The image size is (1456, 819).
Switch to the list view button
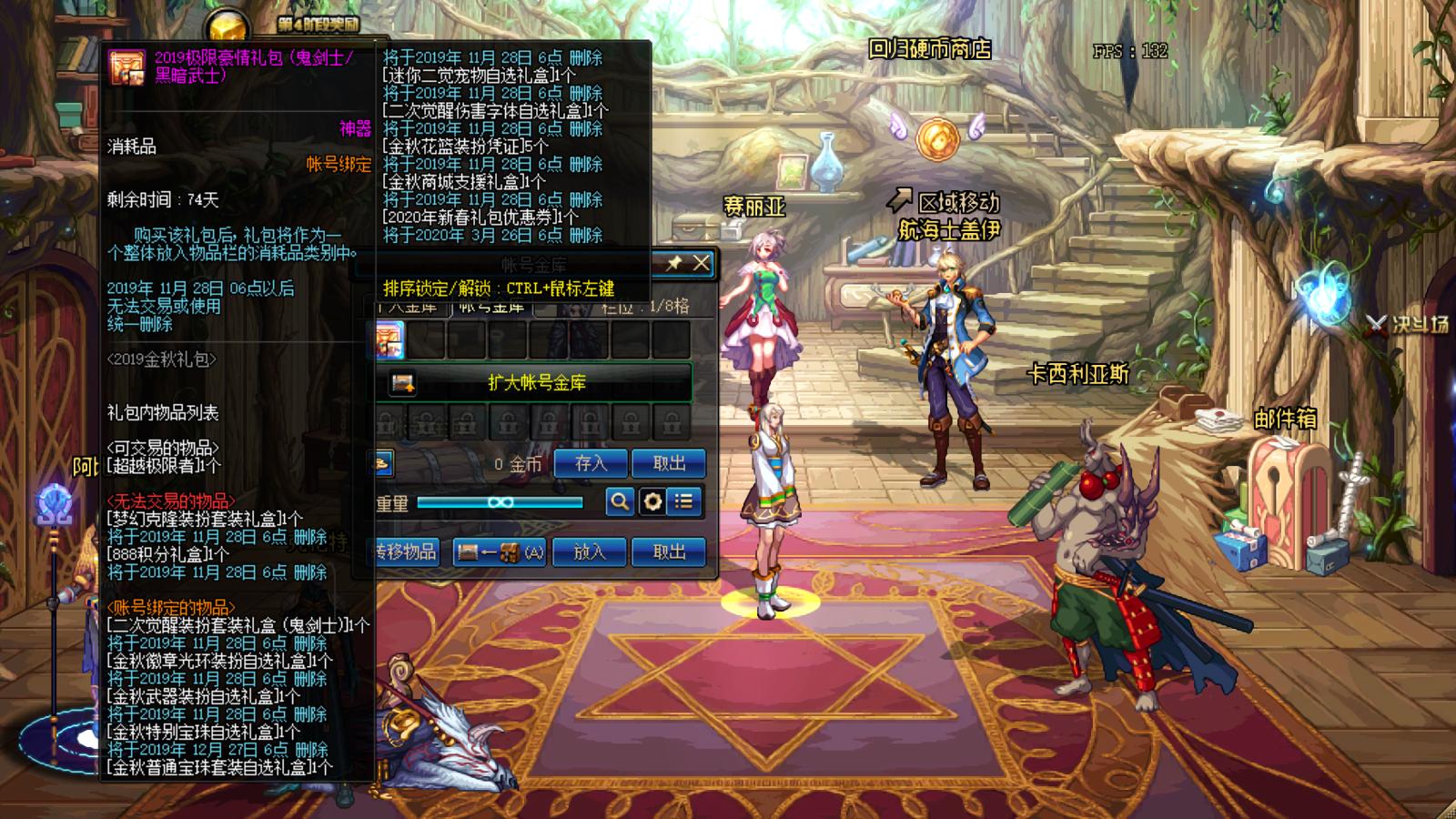[684, 501]
